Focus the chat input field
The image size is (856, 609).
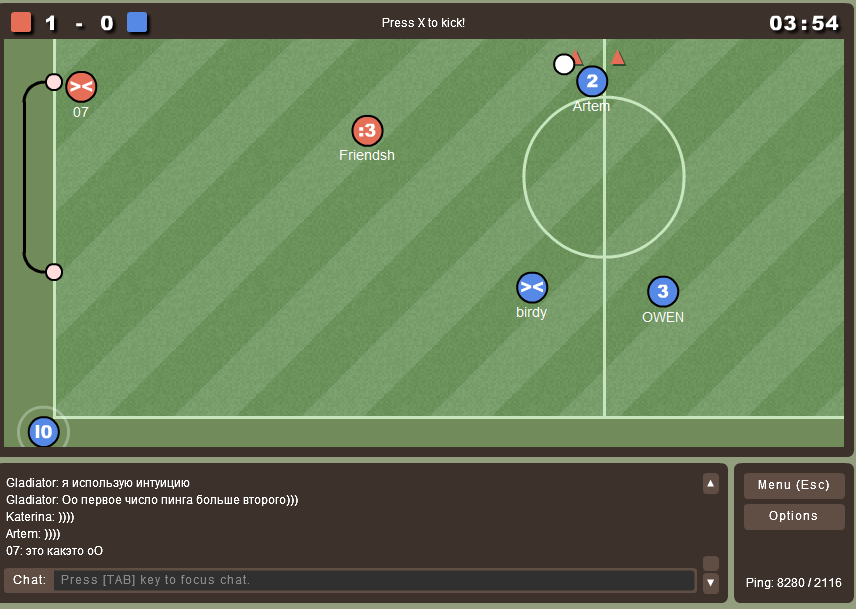coord(374,580)
